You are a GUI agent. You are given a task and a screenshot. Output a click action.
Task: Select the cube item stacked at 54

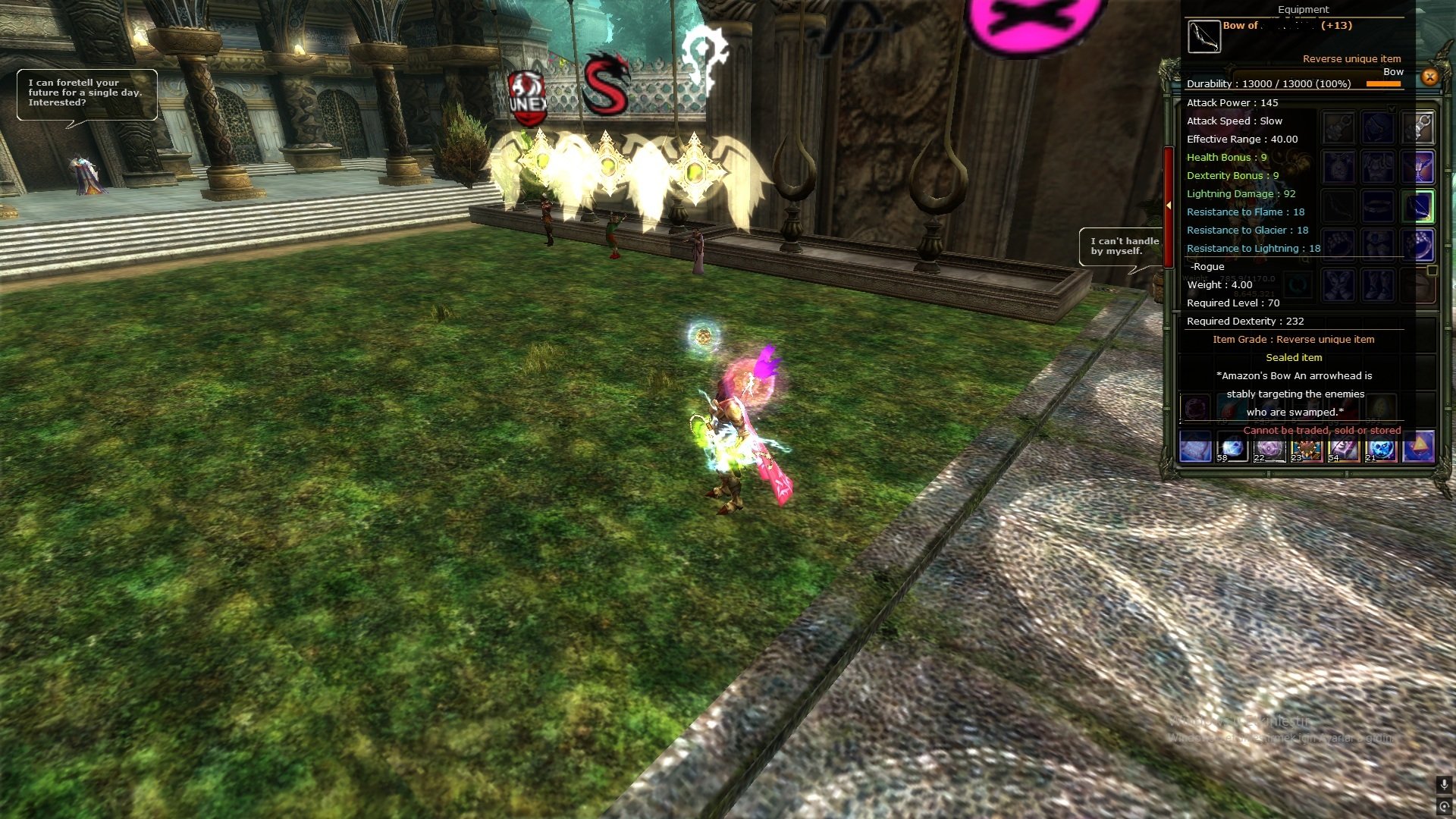1342,449
